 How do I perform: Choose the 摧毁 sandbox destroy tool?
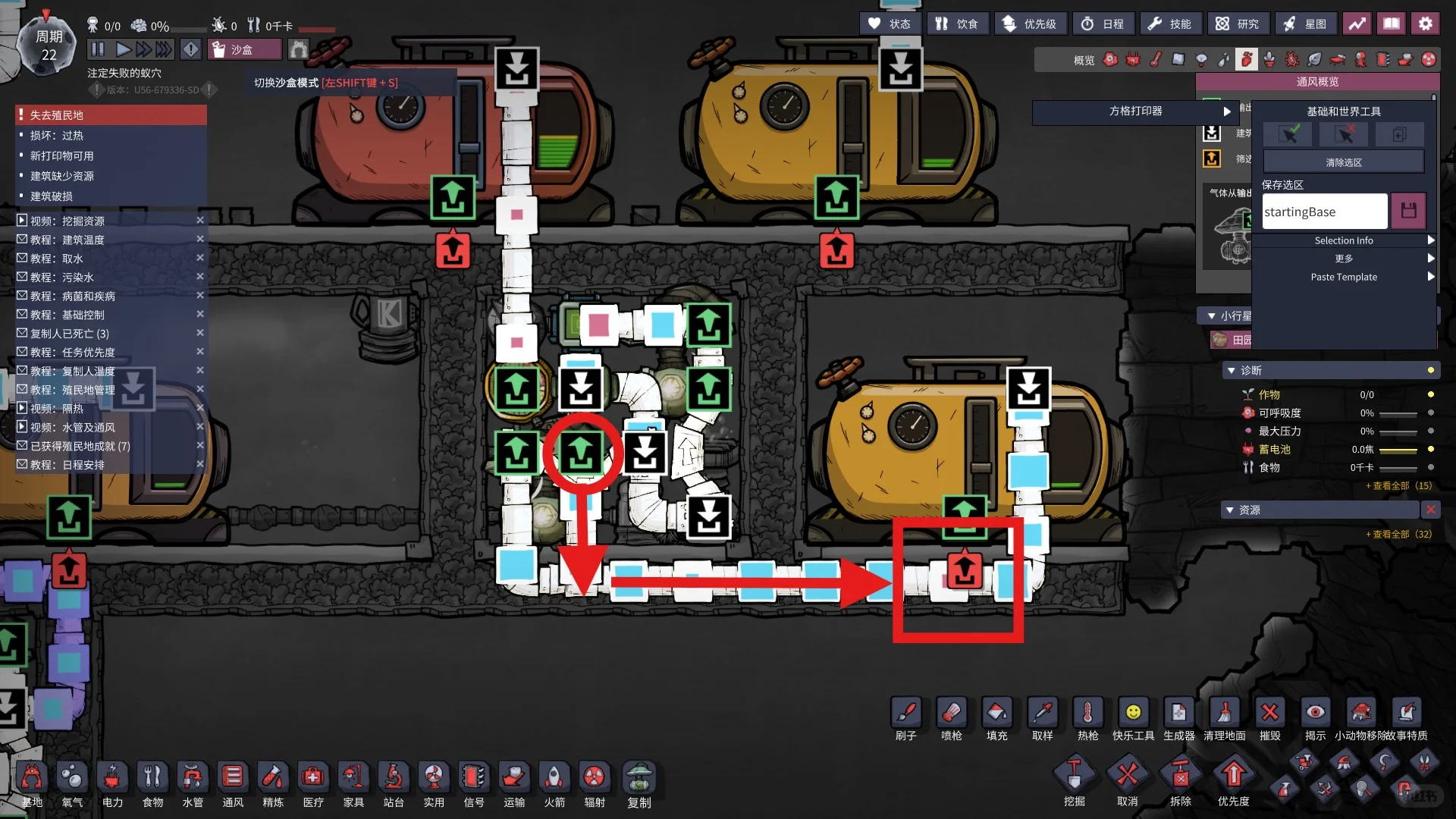click(x=1270, y=718)
